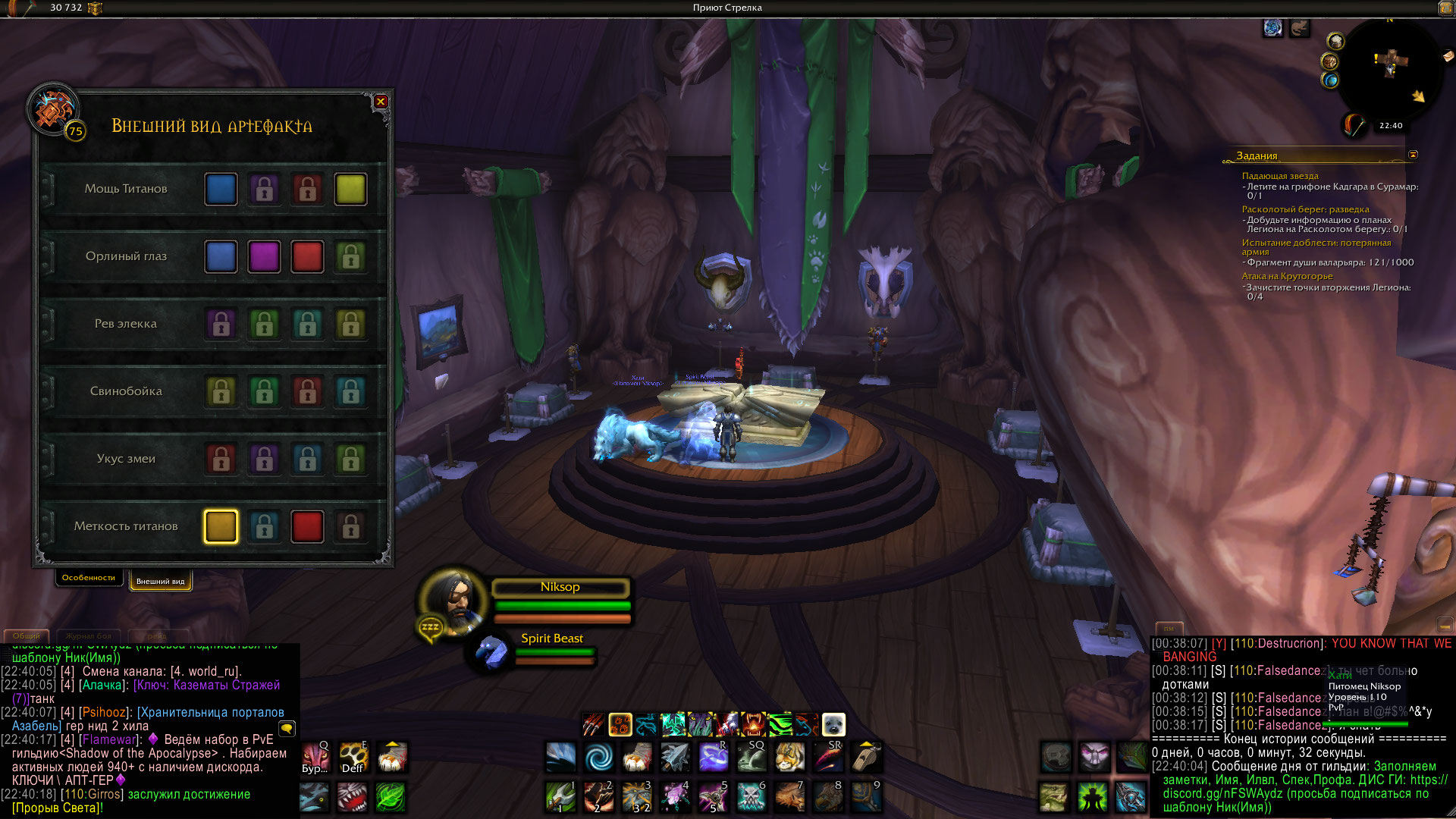
Task: Collapse the Задания quest tracker
Action: (x=1413, y=155)
